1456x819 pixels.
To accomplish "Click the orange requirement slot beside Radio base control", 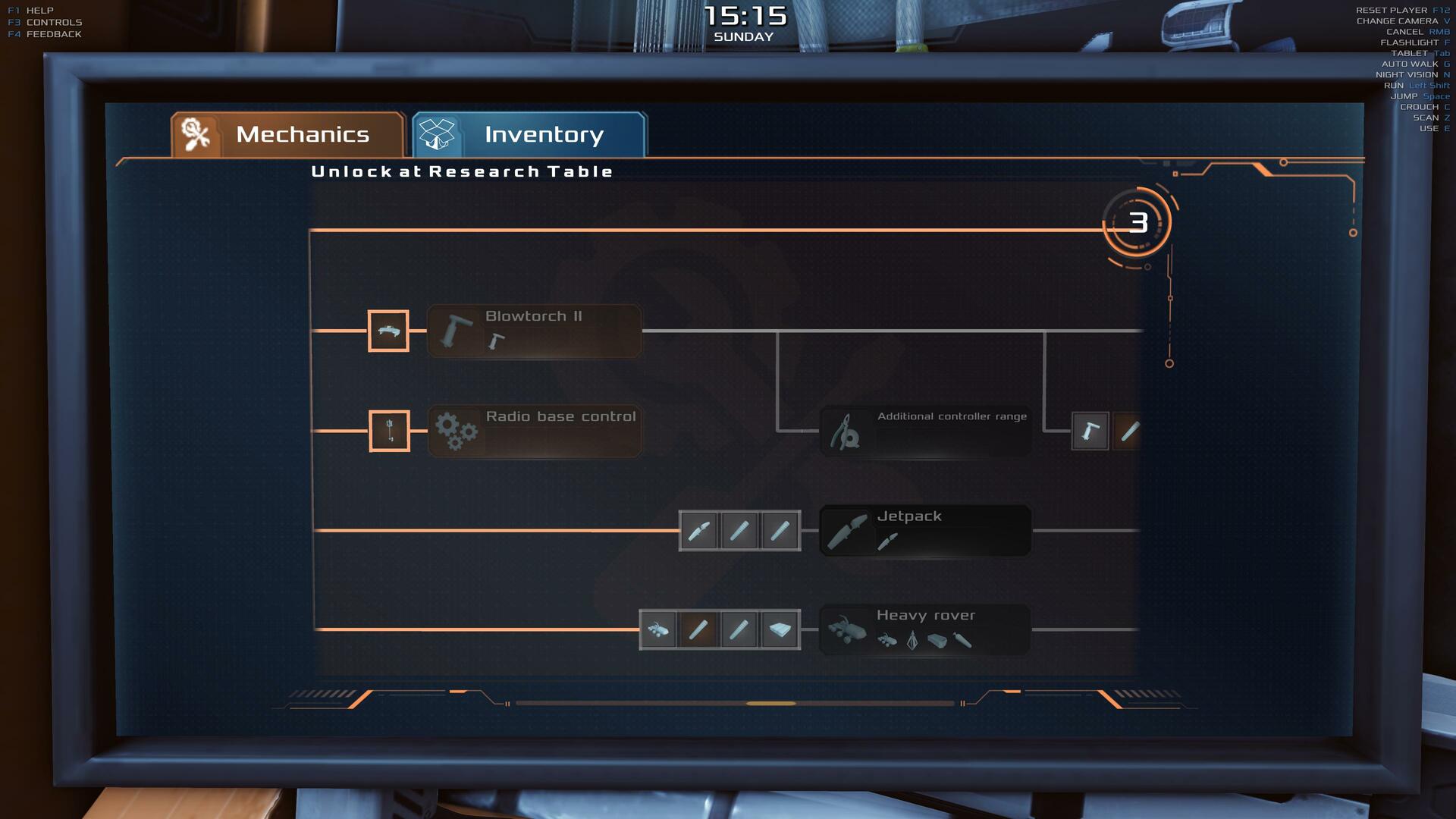I will [389, 431].
